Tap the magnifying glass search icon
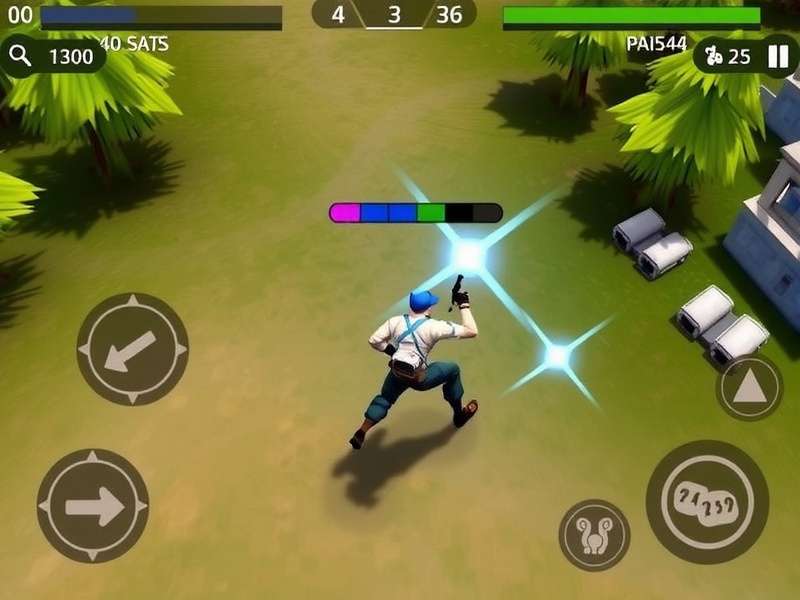The height and width of the screenshot is (600, 800). 21,56
